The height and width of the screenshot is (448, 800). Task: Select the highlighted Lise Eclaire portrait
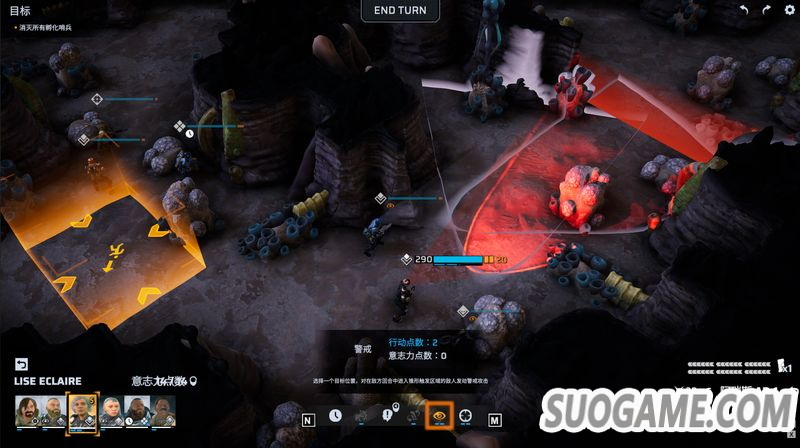(81, 409)
